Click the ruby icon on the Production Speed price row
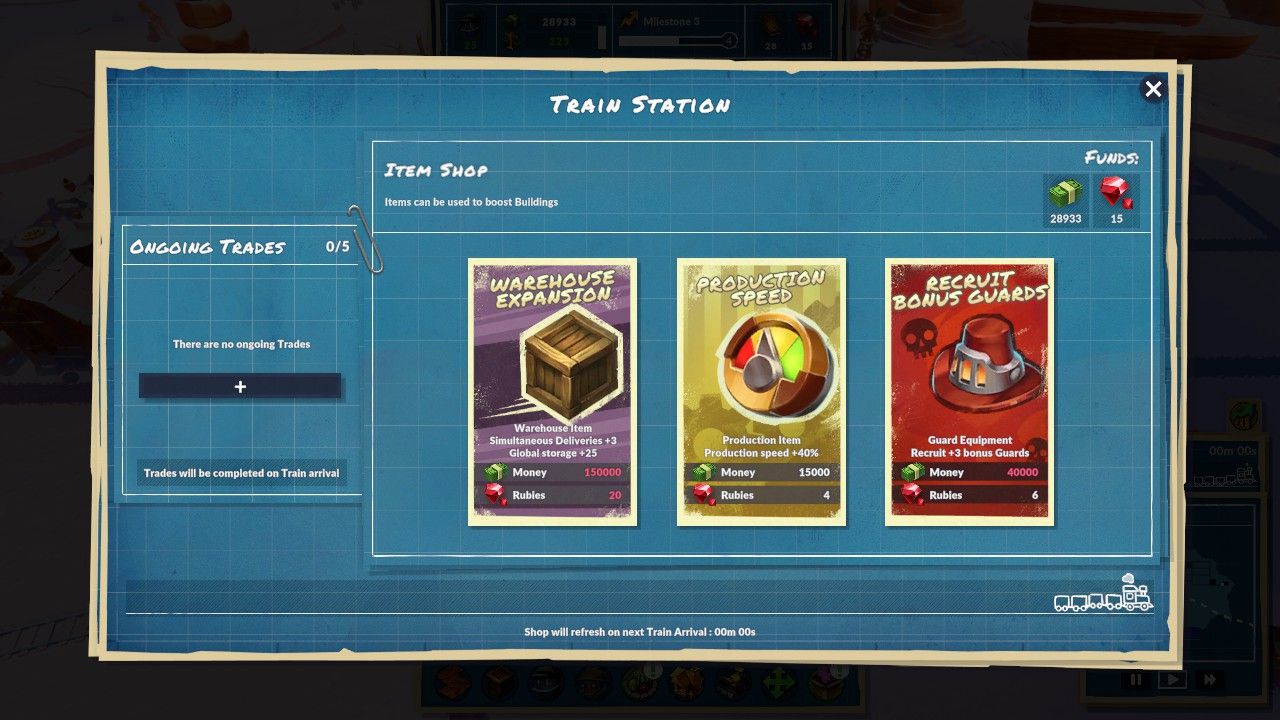 tap(704, 494)
